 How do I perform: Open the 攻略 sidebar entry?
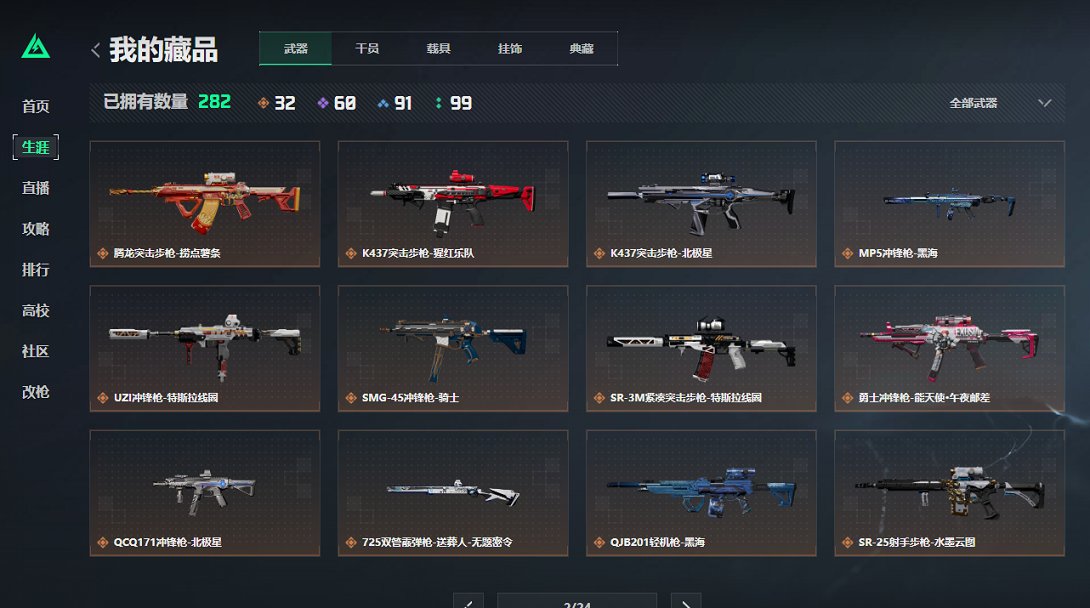(x=36, y=229)
